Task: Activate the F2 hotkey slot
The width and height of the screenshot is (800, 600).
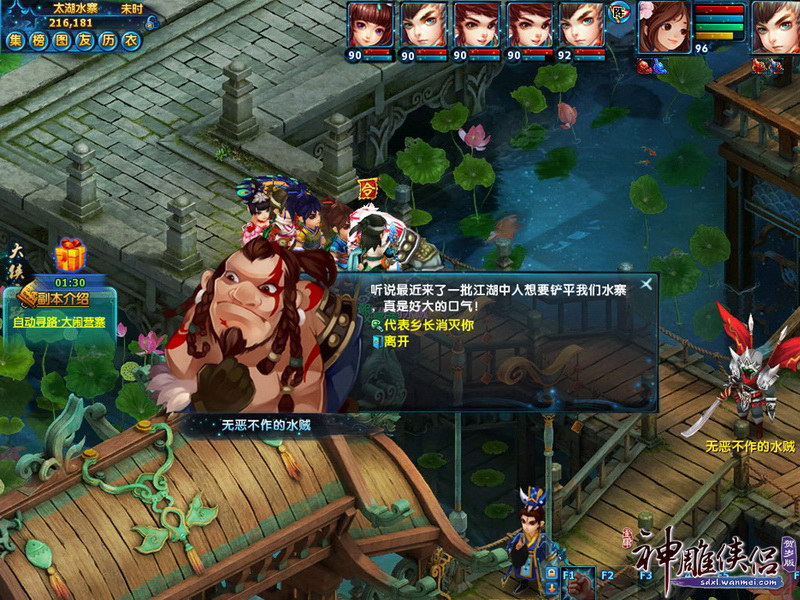Action: point(606,578)
